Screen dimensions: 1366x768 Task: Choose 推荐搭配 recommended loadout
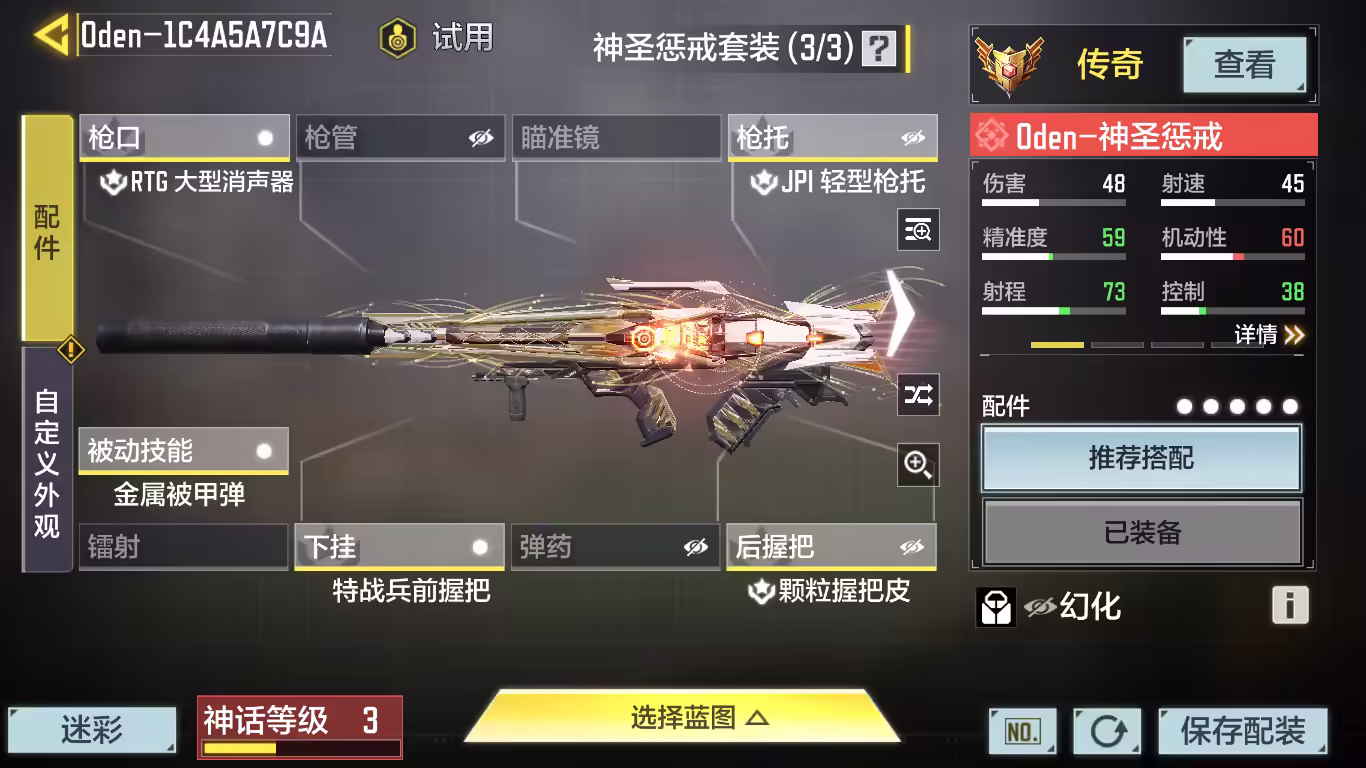[1141, 459]
